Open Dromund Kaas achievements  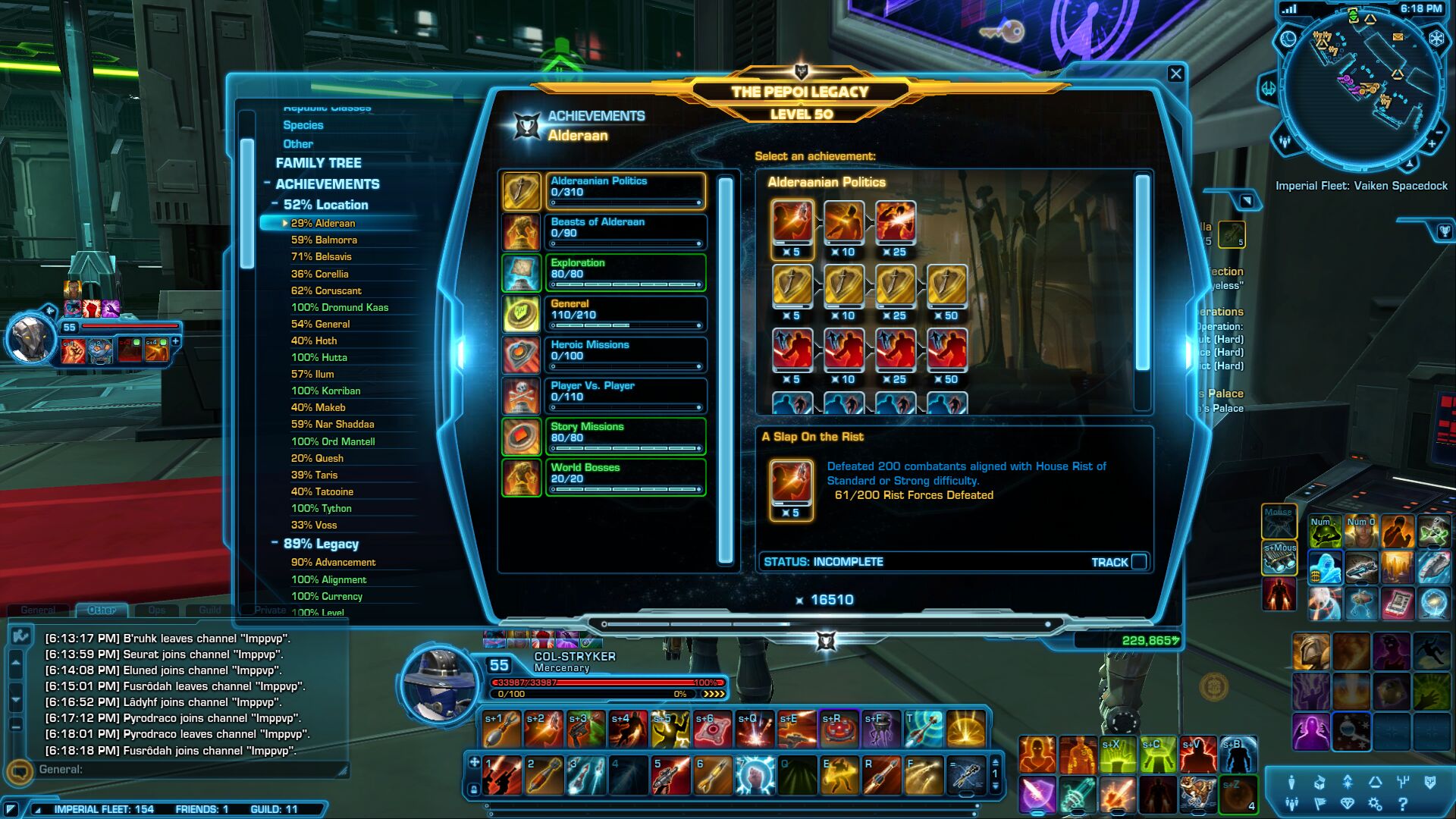point(339,307)
